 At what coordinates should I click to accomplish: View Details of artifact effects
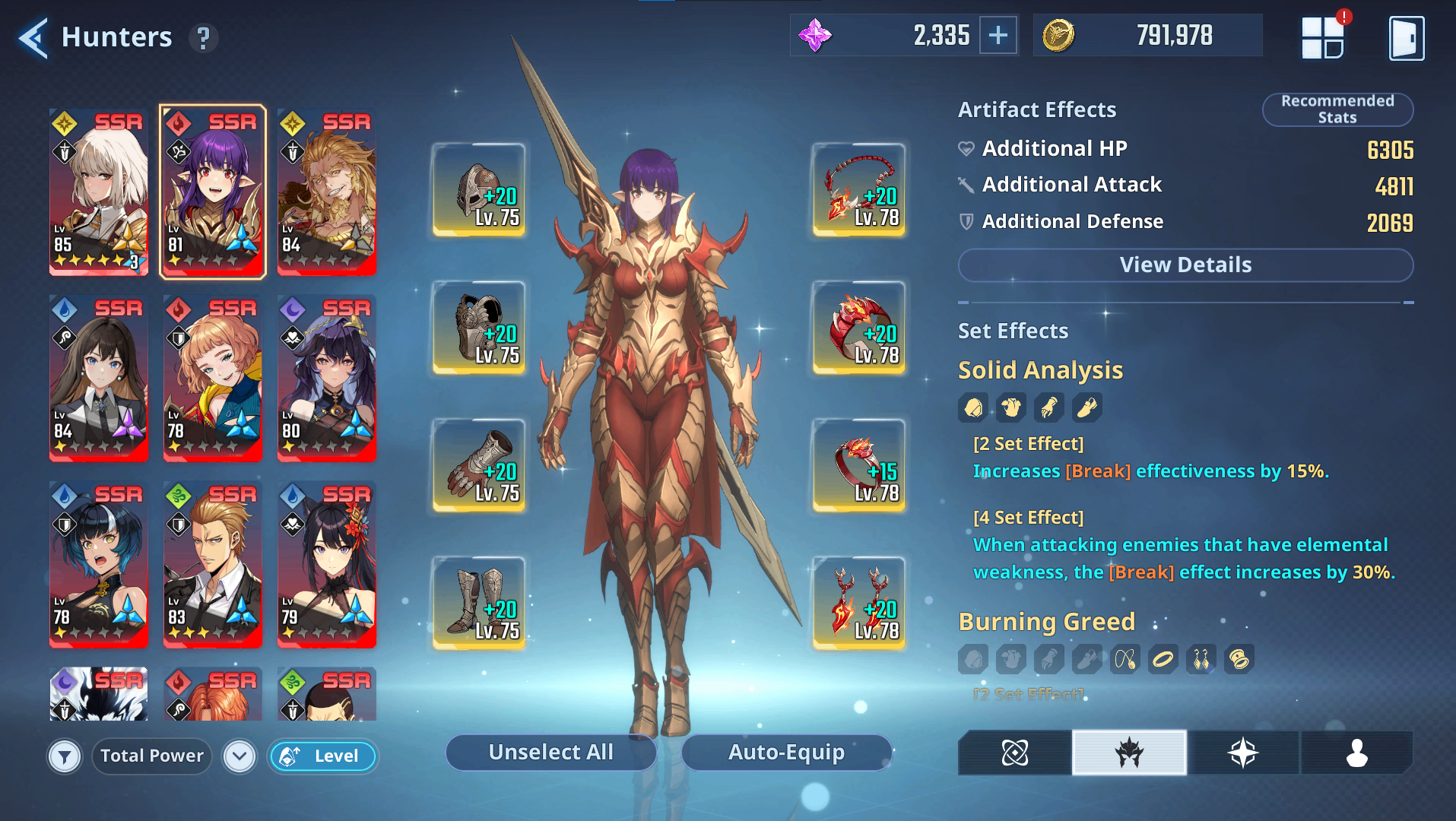click(1185, 265)
